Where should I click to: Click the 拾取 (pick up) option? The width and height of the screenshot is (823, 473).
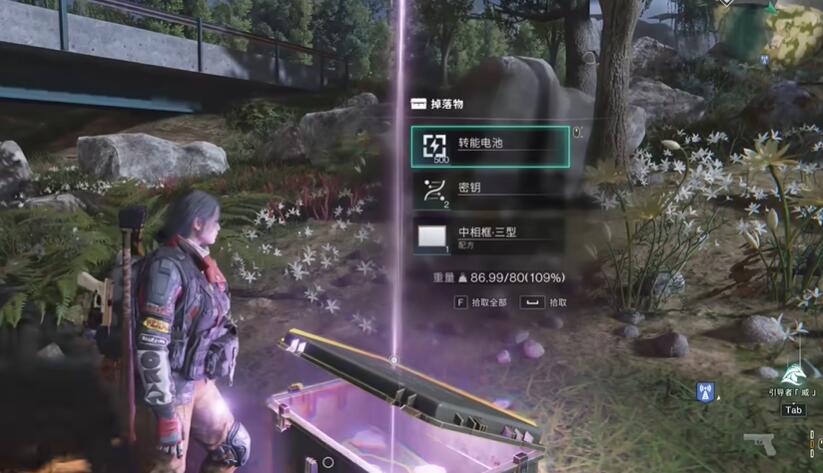pyautogui.click(x=549, y=302)
